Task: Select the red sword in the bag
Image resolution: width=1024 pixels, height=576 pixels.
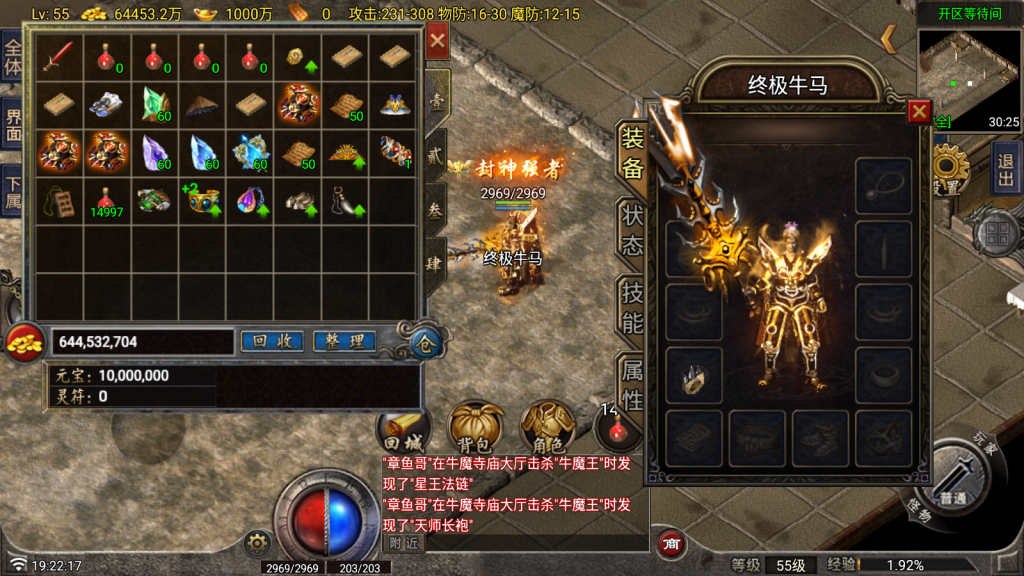Action: [x=58, y=56]
